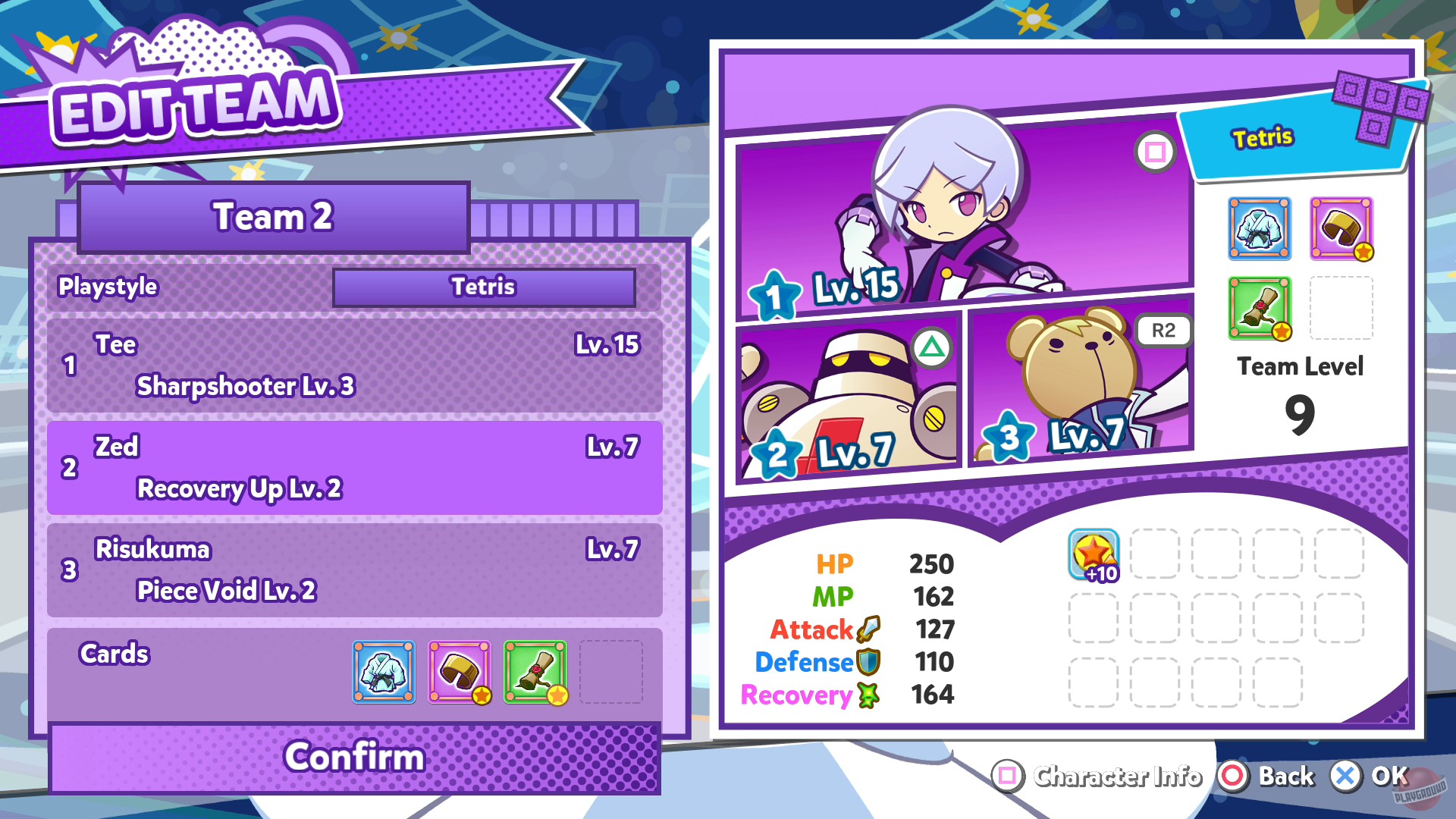
Task: Select the blue gi card in Cards row
Action: click(x=383, y=672)
